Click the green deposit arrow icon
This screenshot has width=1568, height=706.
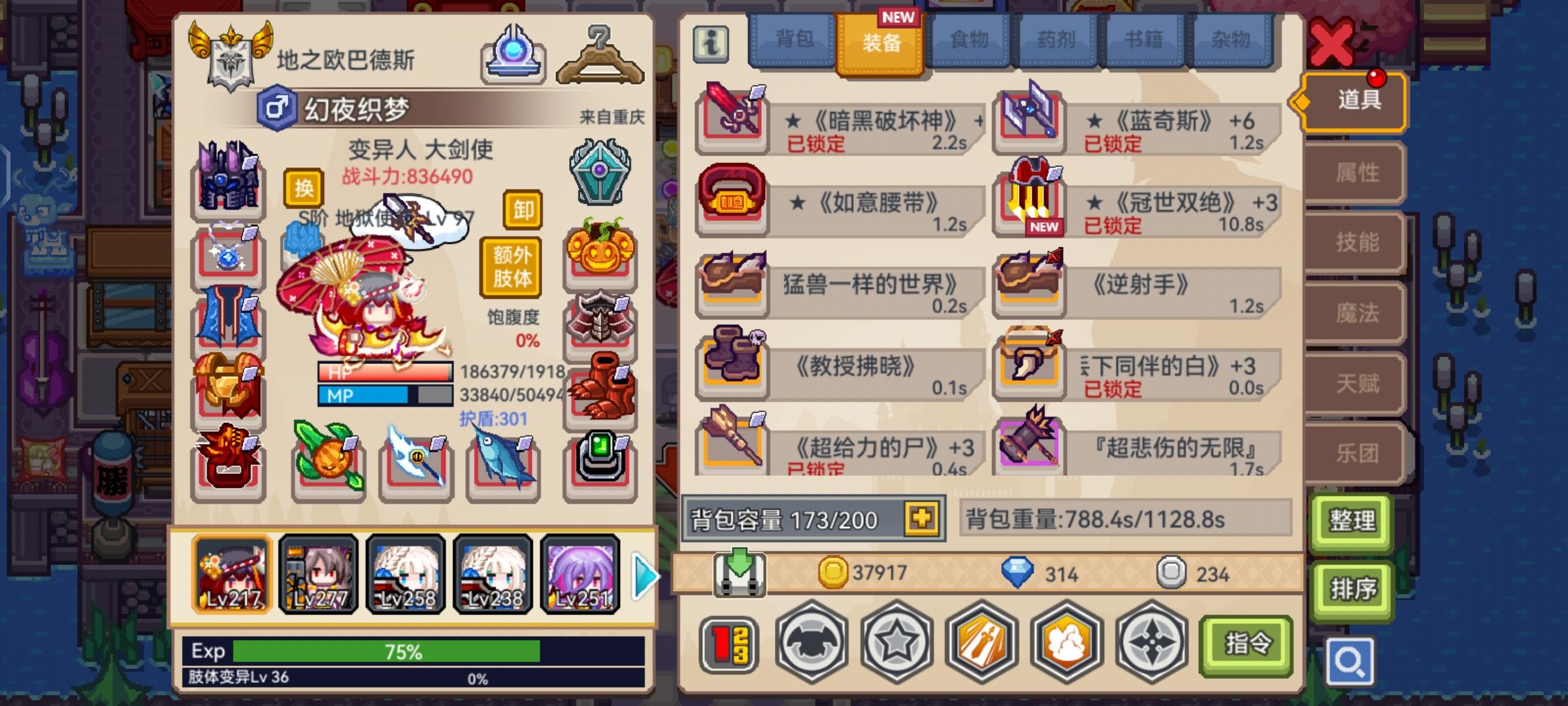pyautogui.click(x=738, y=574)
